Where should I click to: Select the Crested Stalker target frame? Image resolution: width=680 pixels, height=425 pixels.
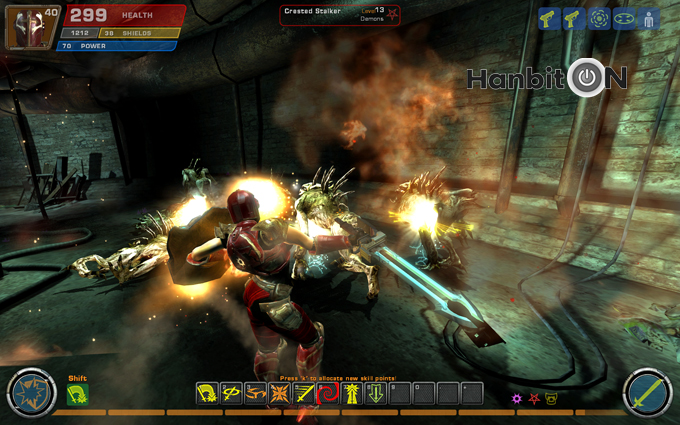tap(341, 14)
